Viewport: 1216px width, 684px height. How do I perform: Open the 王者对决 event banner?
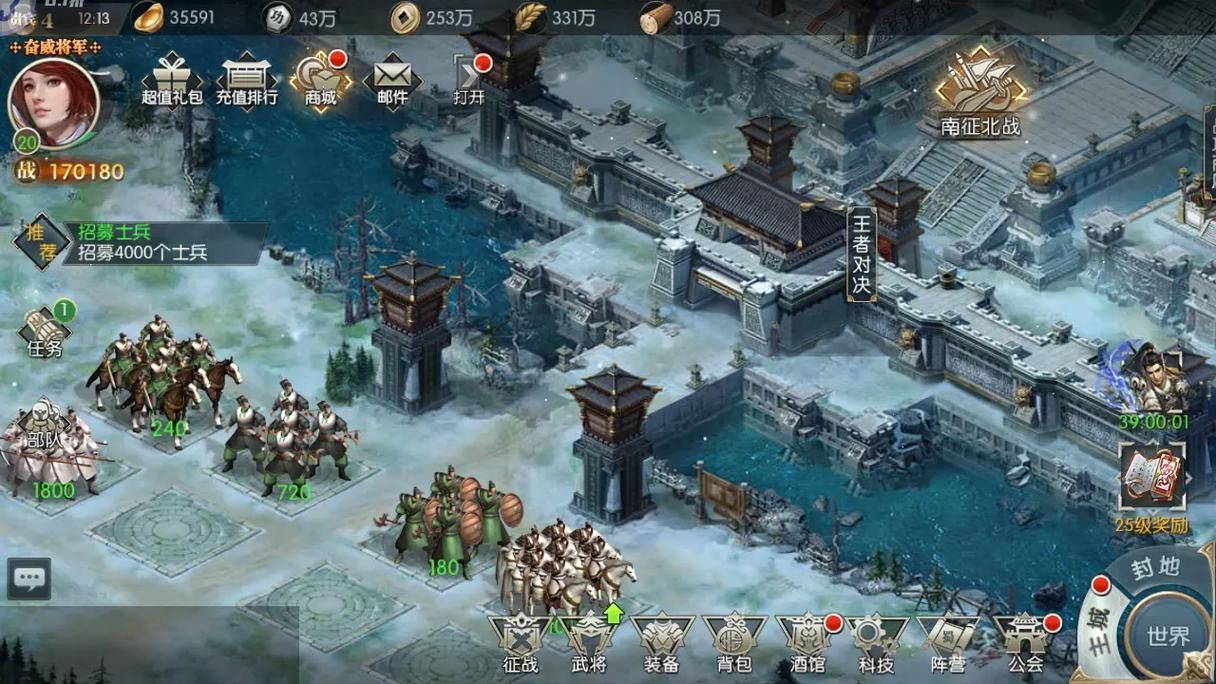pos(861,255)
